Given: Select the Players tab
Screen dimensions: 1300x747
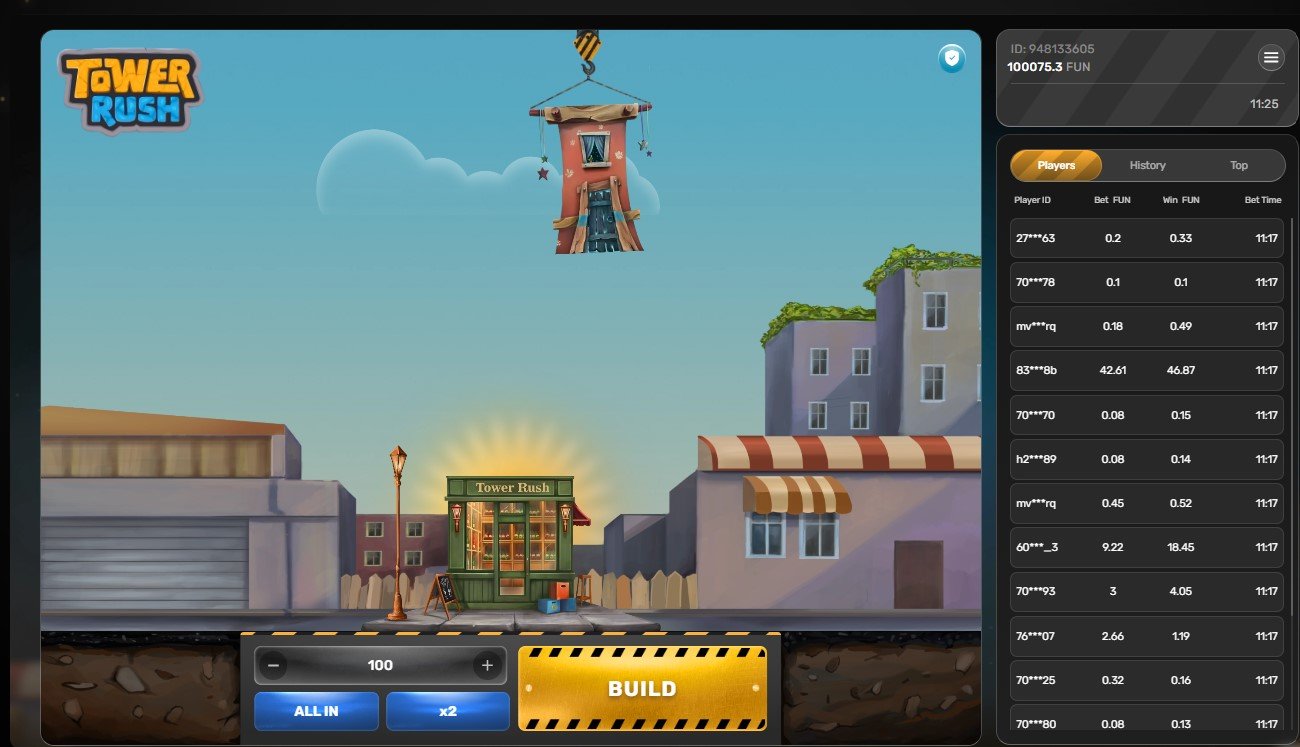Looking at the screenshot, I should 1056,165.
